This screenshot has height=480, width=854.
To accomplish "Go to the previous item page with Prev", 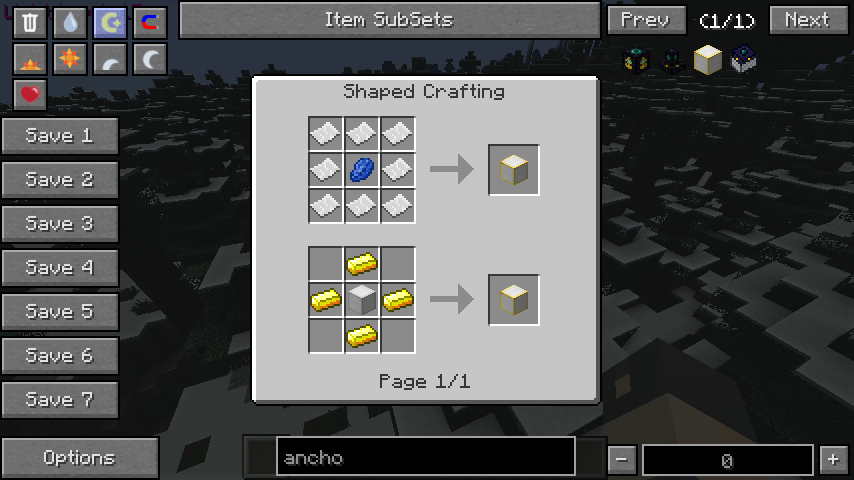I will point(645,20).
